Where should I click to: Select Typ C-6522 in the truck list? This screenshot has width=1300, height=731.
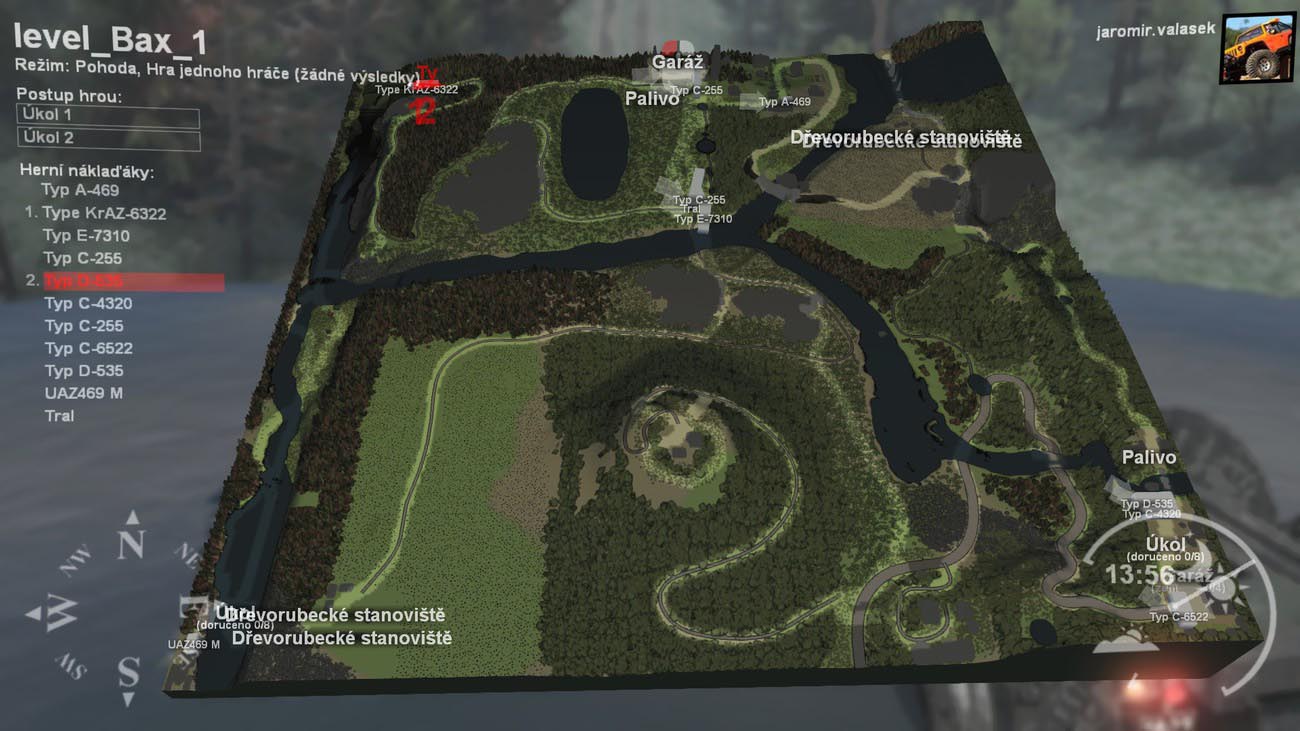click(x=88, y=348)
